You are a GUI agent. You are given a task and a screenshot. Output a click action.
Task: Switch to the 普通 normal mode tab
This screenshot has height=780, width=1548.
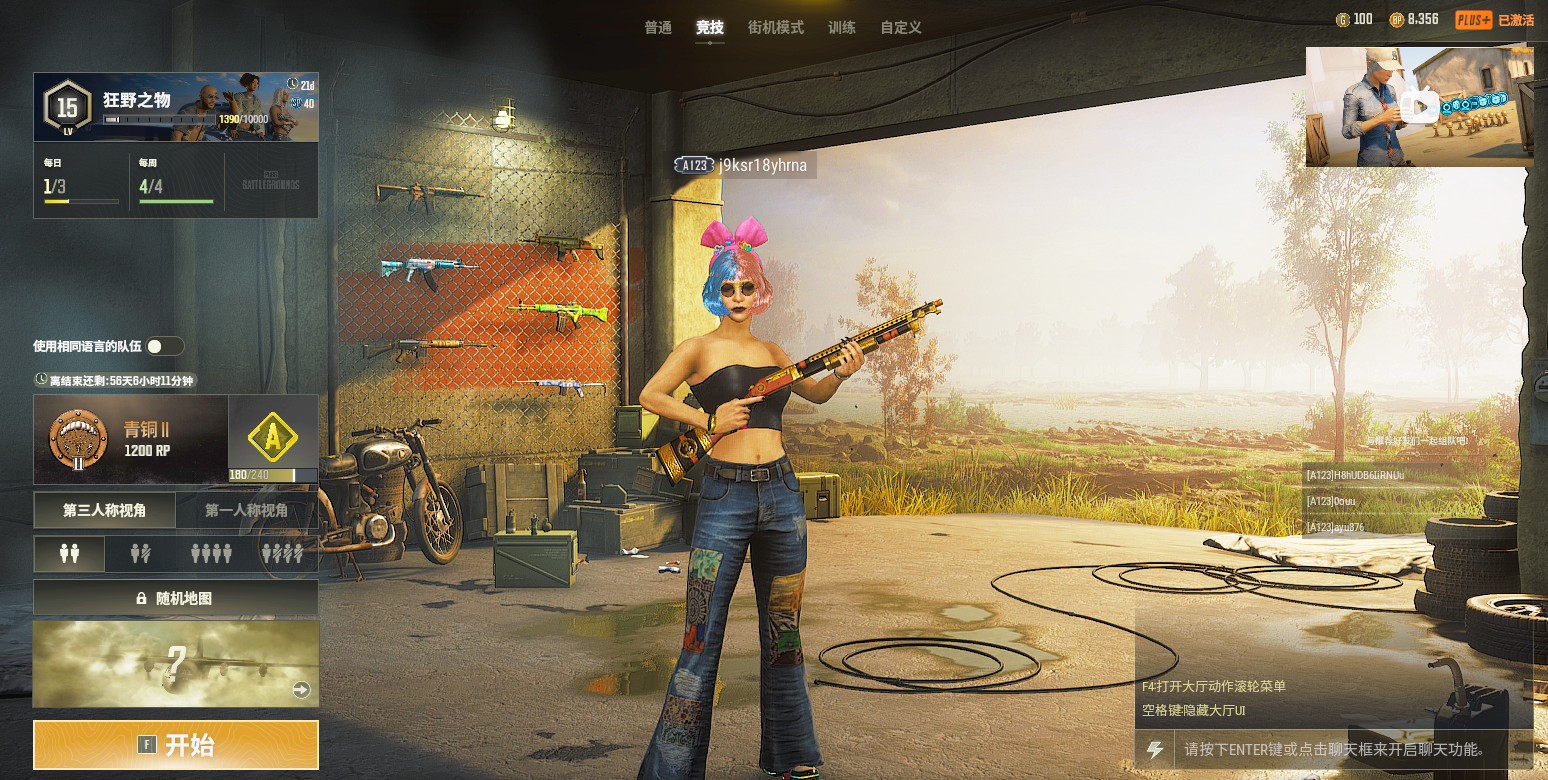click(x=658, y=28)
